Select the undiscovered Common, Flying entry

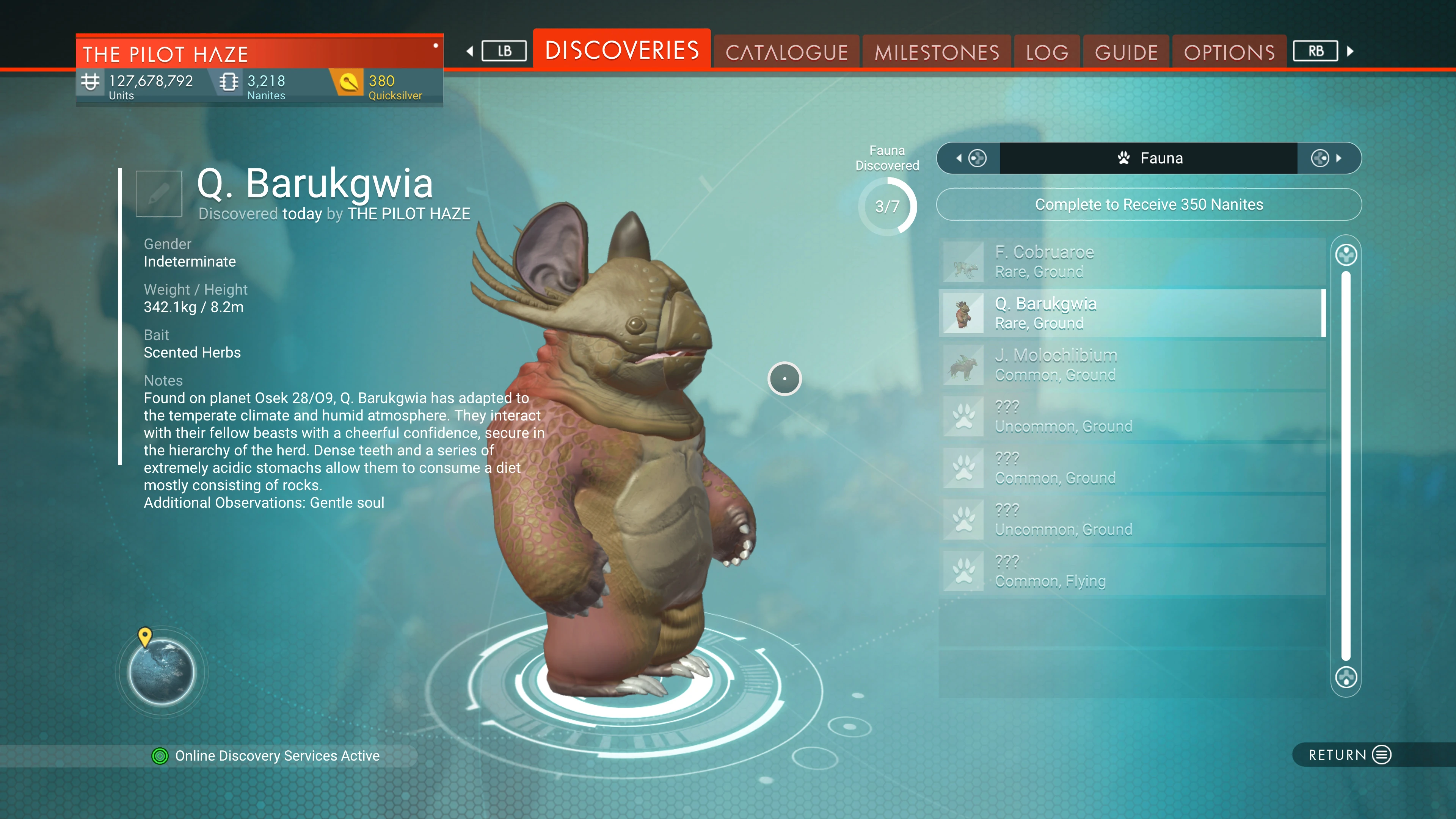coord(1131,571)
